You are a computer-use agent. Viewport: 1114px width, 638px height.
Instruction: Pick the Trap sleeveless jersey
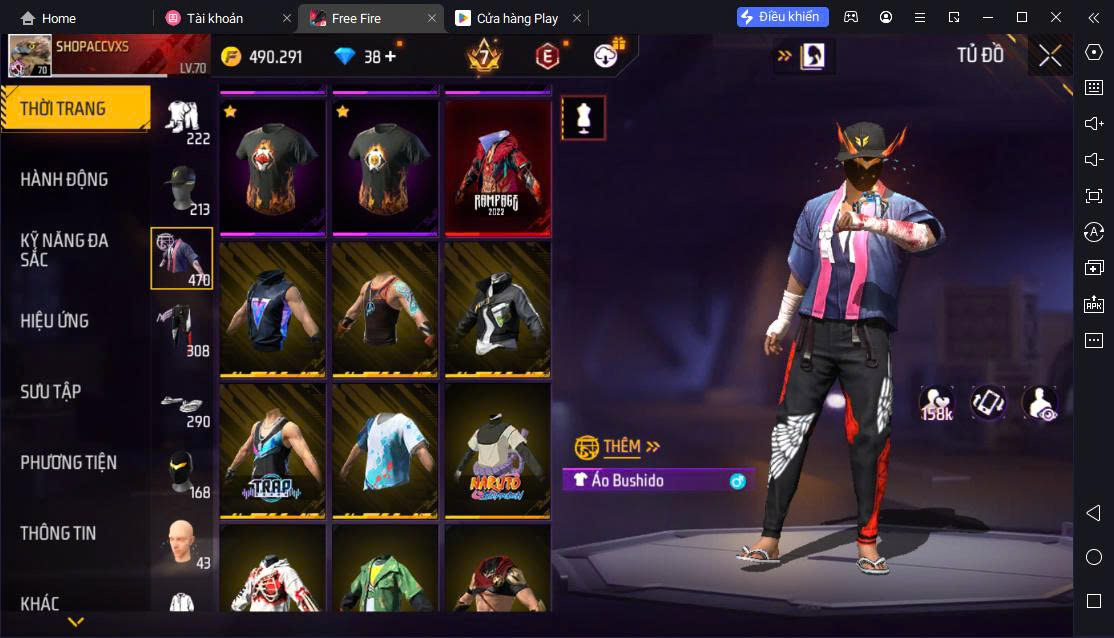click(x=273, y=449)
